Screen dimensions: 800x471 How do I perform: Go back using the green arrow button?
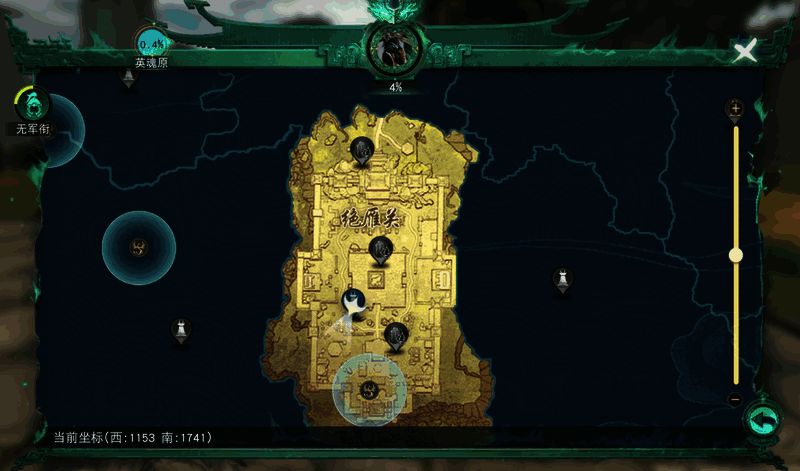(763, 420)
